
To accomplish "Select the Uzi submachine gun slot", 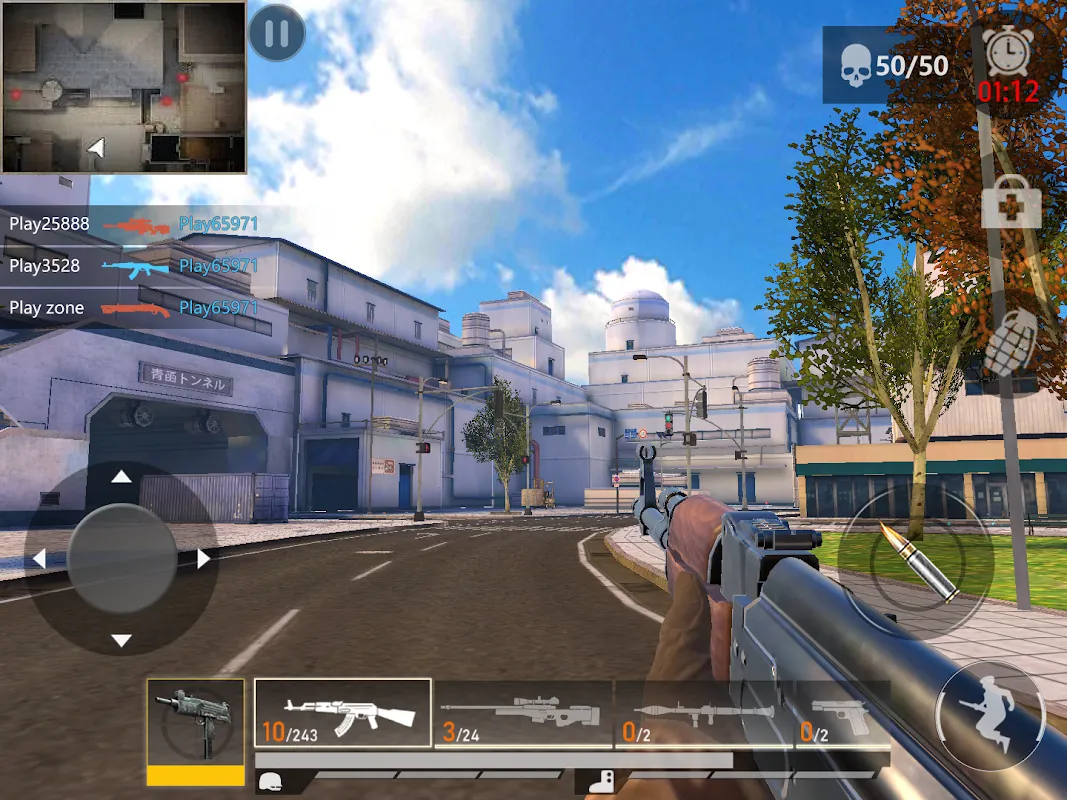I will tap(195, 722).
